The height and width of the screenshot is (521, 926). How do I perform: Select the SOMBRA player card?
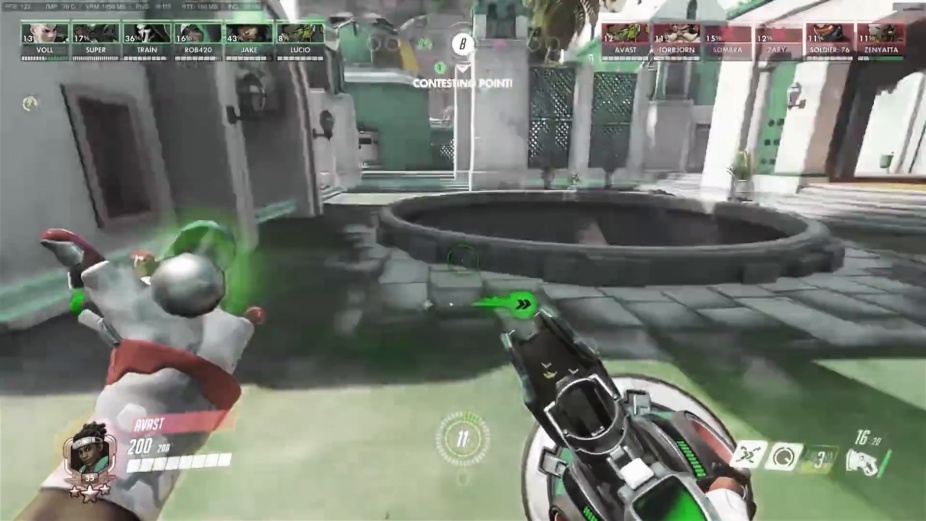coord(727,41)
